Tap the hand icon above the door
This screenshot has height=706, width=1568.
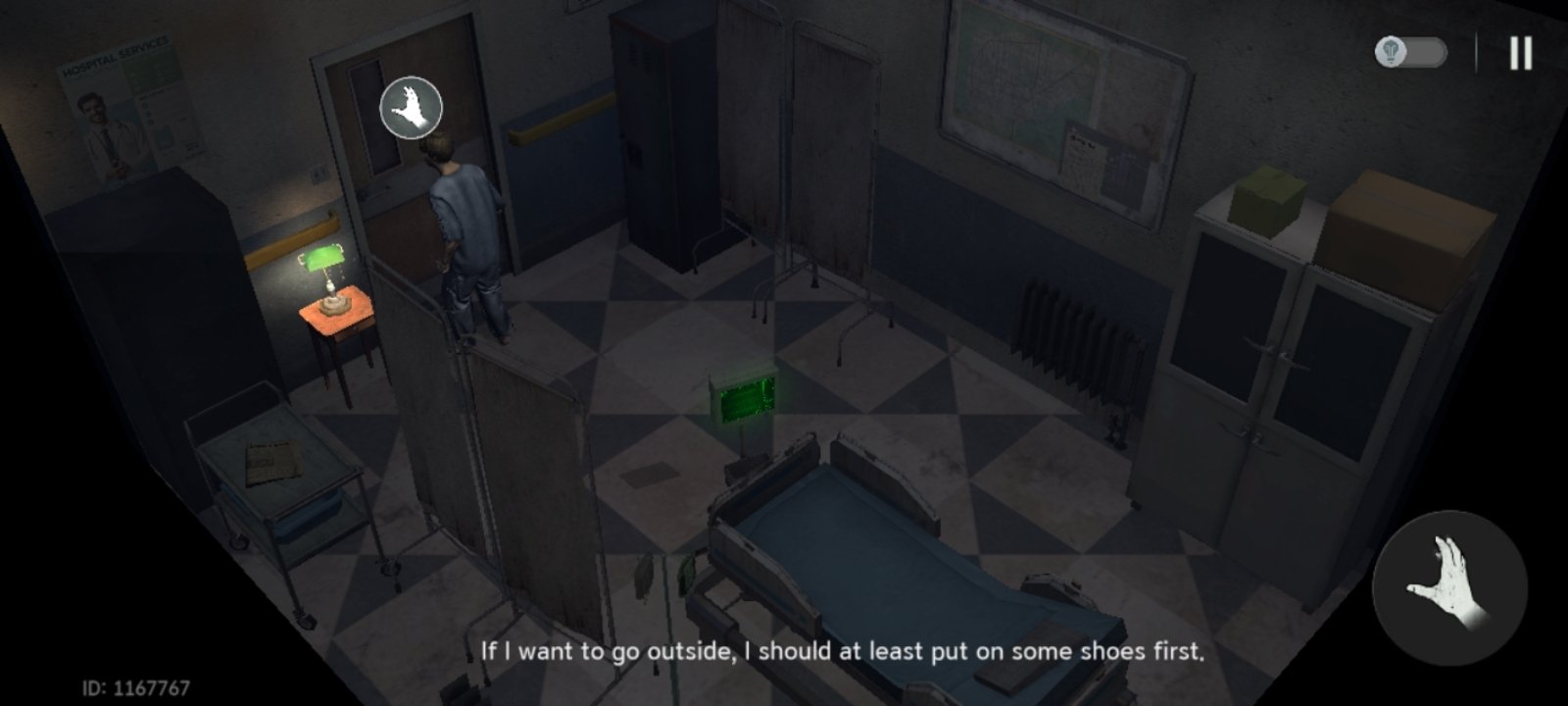pos(412,108)
